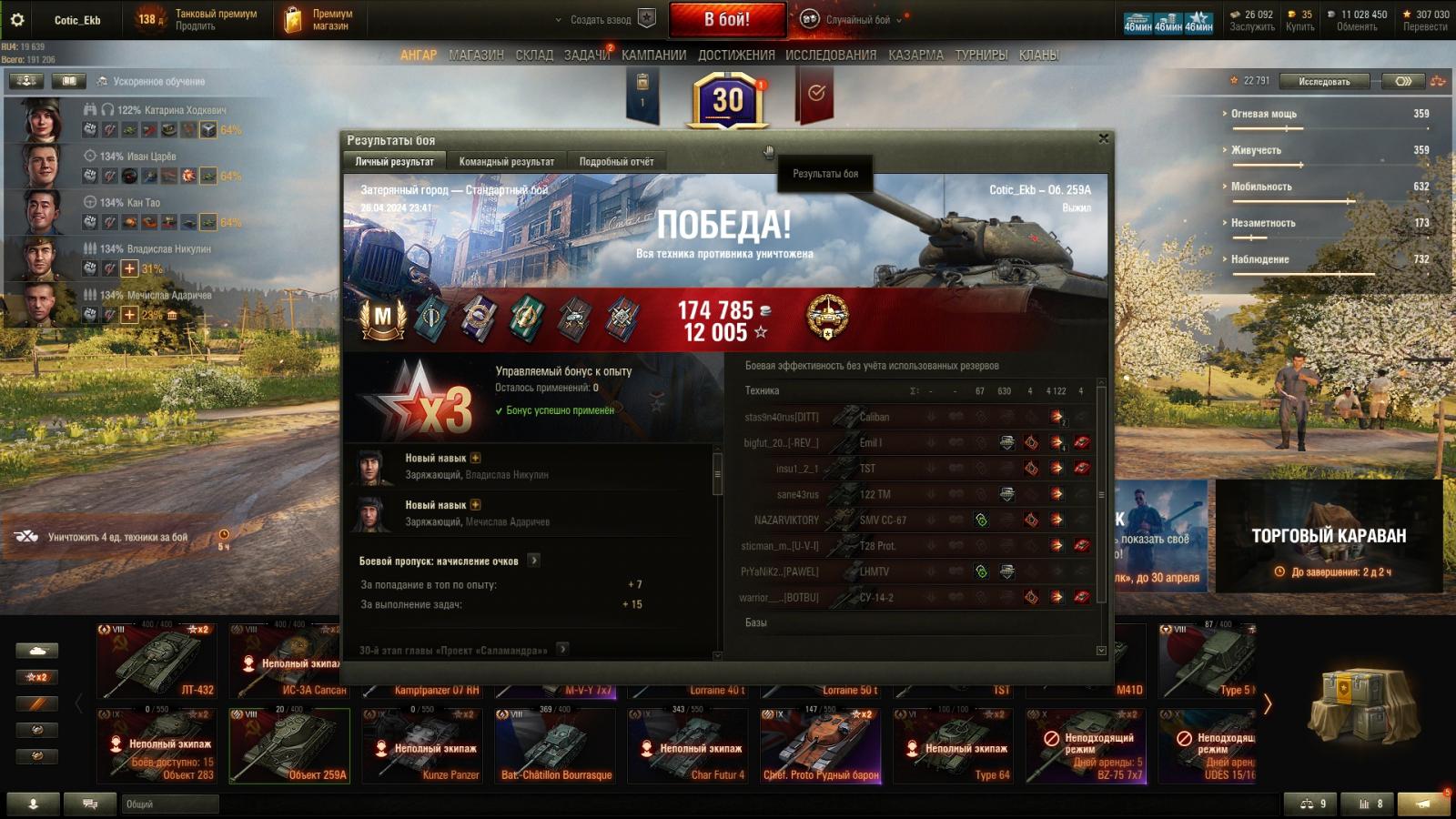This screenshot has height=819, width=1456.
Task: Expand the Battle Pass points arrow
Action: click(x=534, y=561)
